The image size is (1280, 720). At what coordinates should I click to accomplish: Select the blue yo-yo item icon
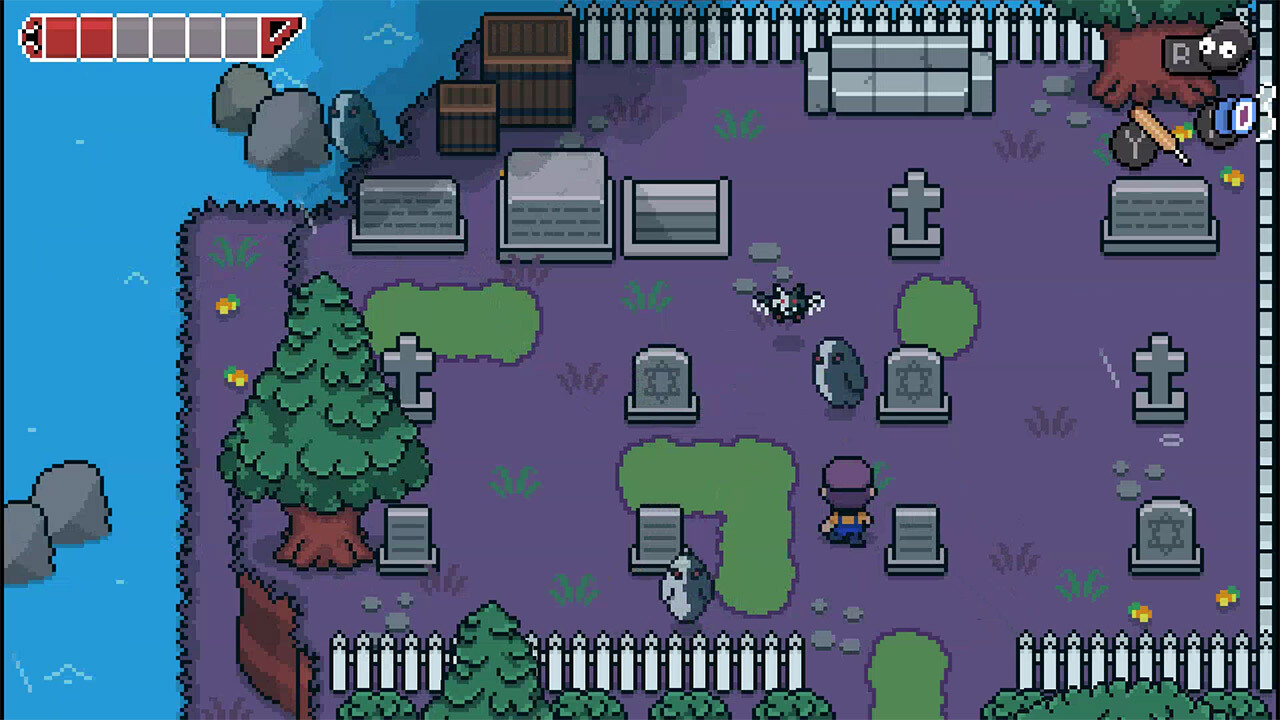coord(1241,117)
